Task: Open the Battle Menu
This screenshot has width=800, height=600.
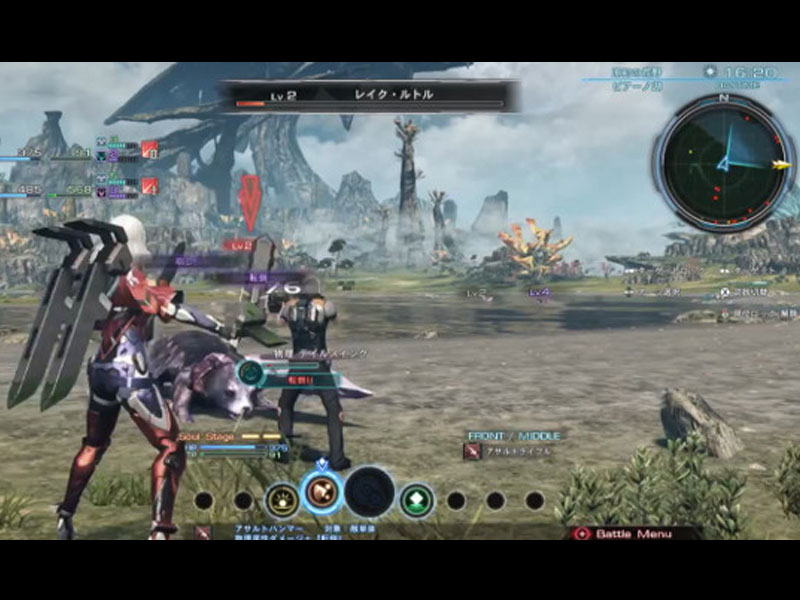Action: pyautogui.click(x=634, y=534)
